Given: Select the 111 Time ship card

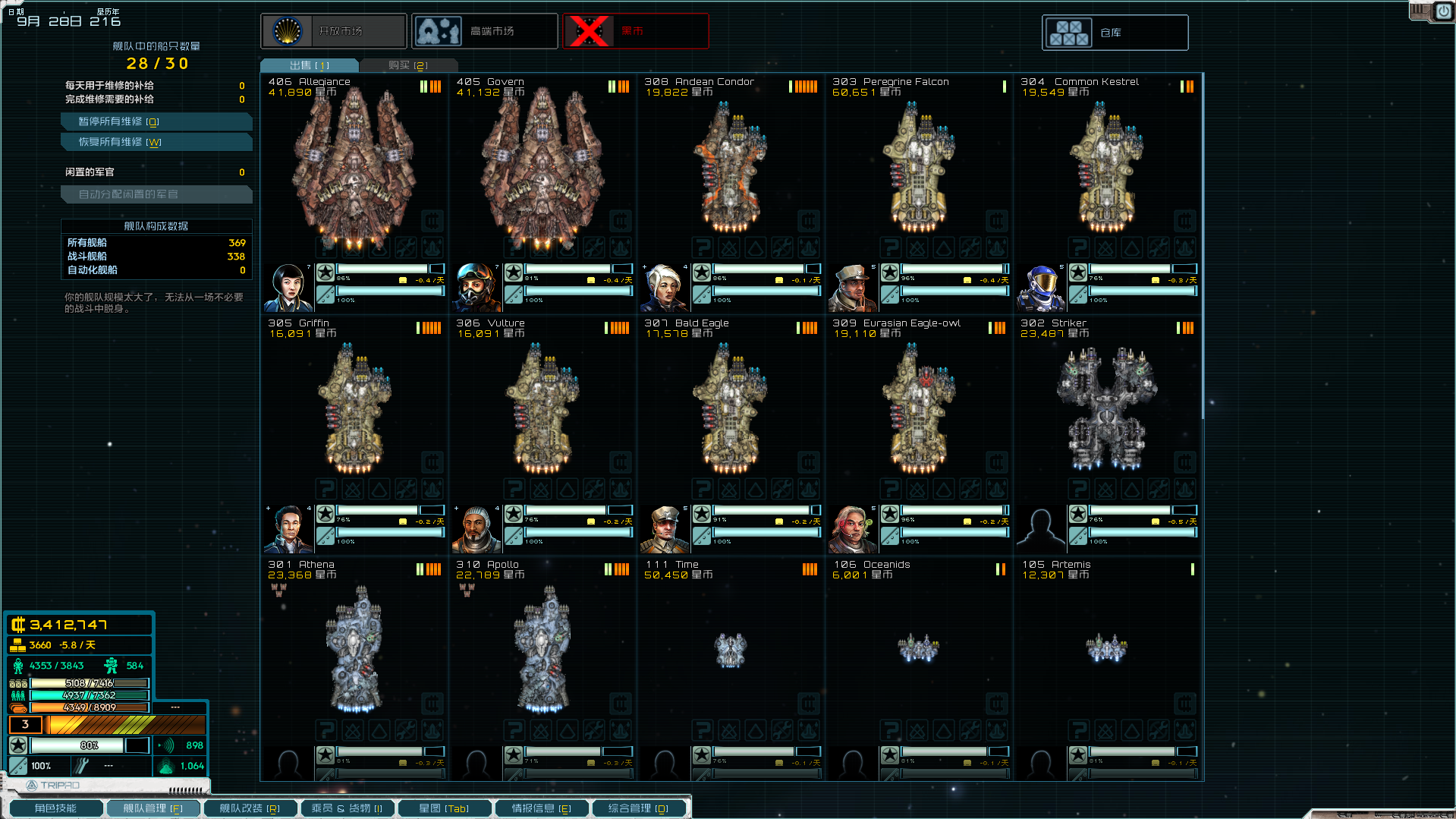Looking at the screenshot, I should point(730,649).
